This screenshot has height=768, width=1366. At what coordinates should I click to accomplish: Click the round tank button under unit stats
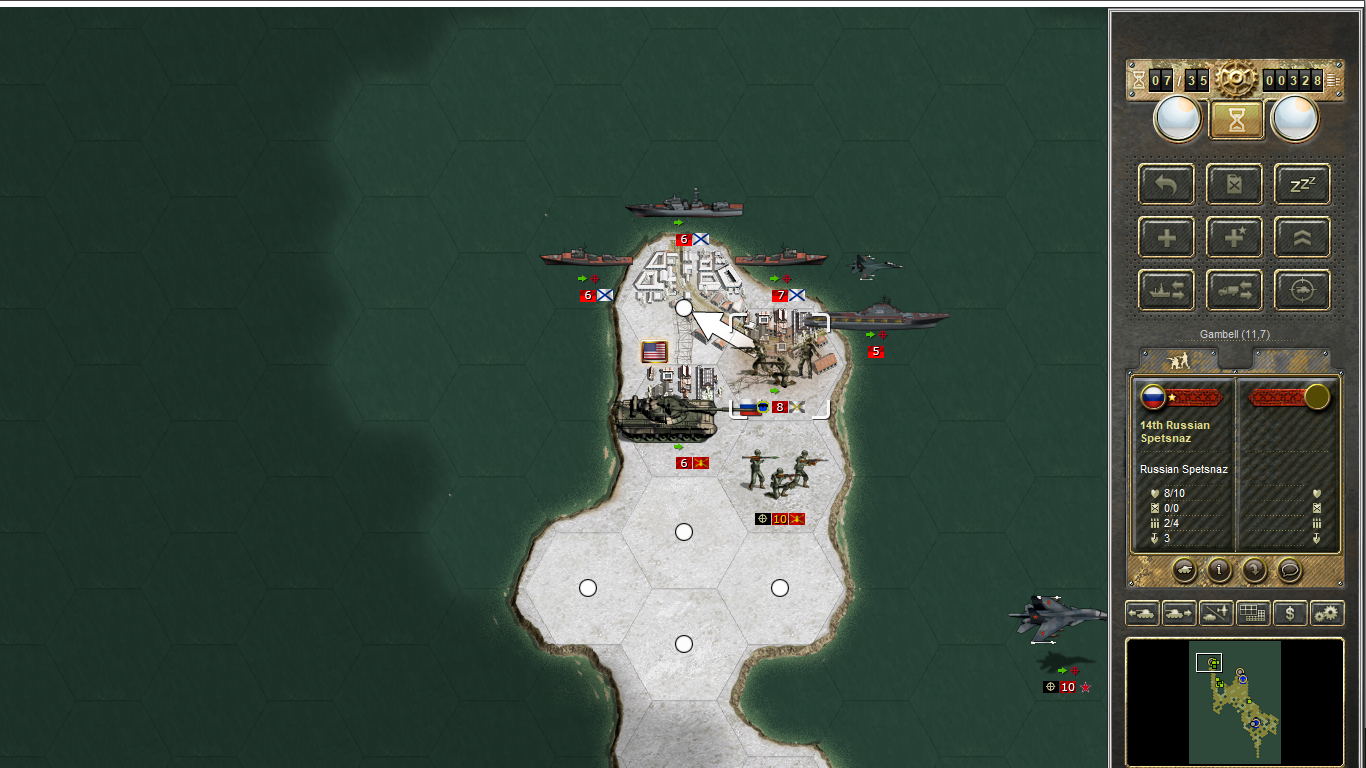point(1184,569)
